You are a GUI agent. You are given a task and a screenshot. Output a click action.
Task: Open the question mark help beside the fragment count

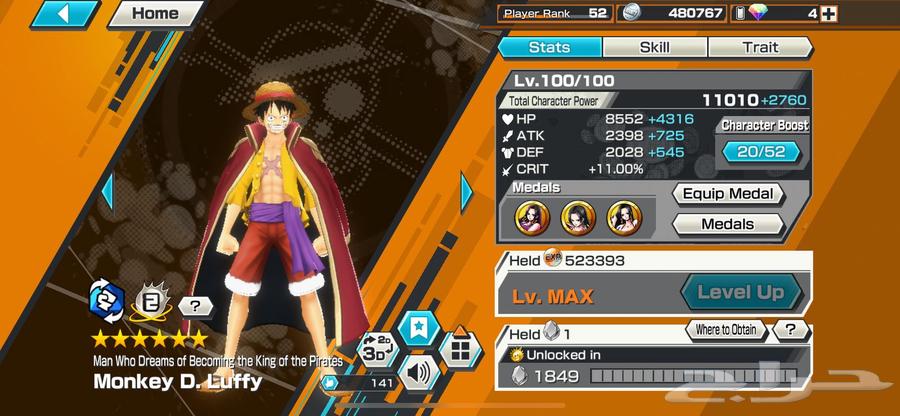click(791, 329)
